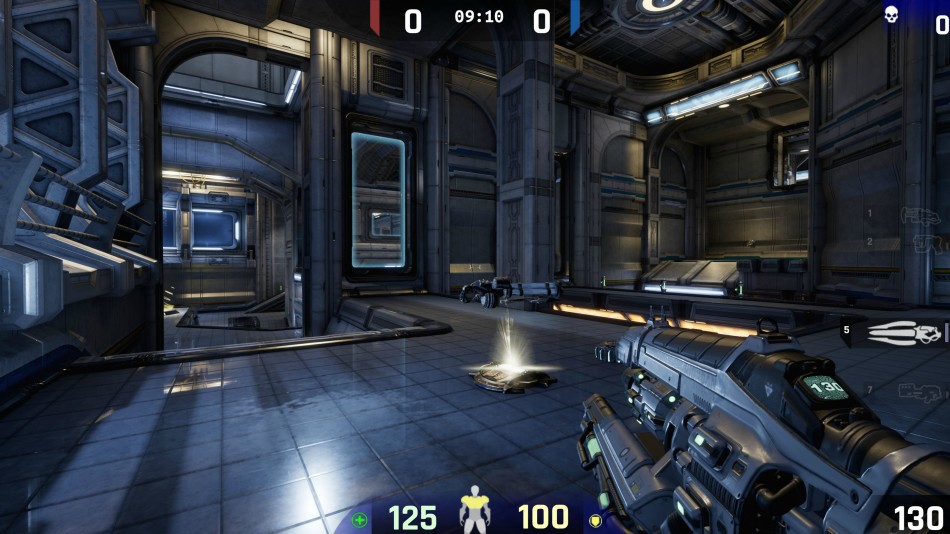This screenshot has width=950, height=534.
Task: Select the highlighted Link Gun in slot 5
Action: [x=905, y=333]
